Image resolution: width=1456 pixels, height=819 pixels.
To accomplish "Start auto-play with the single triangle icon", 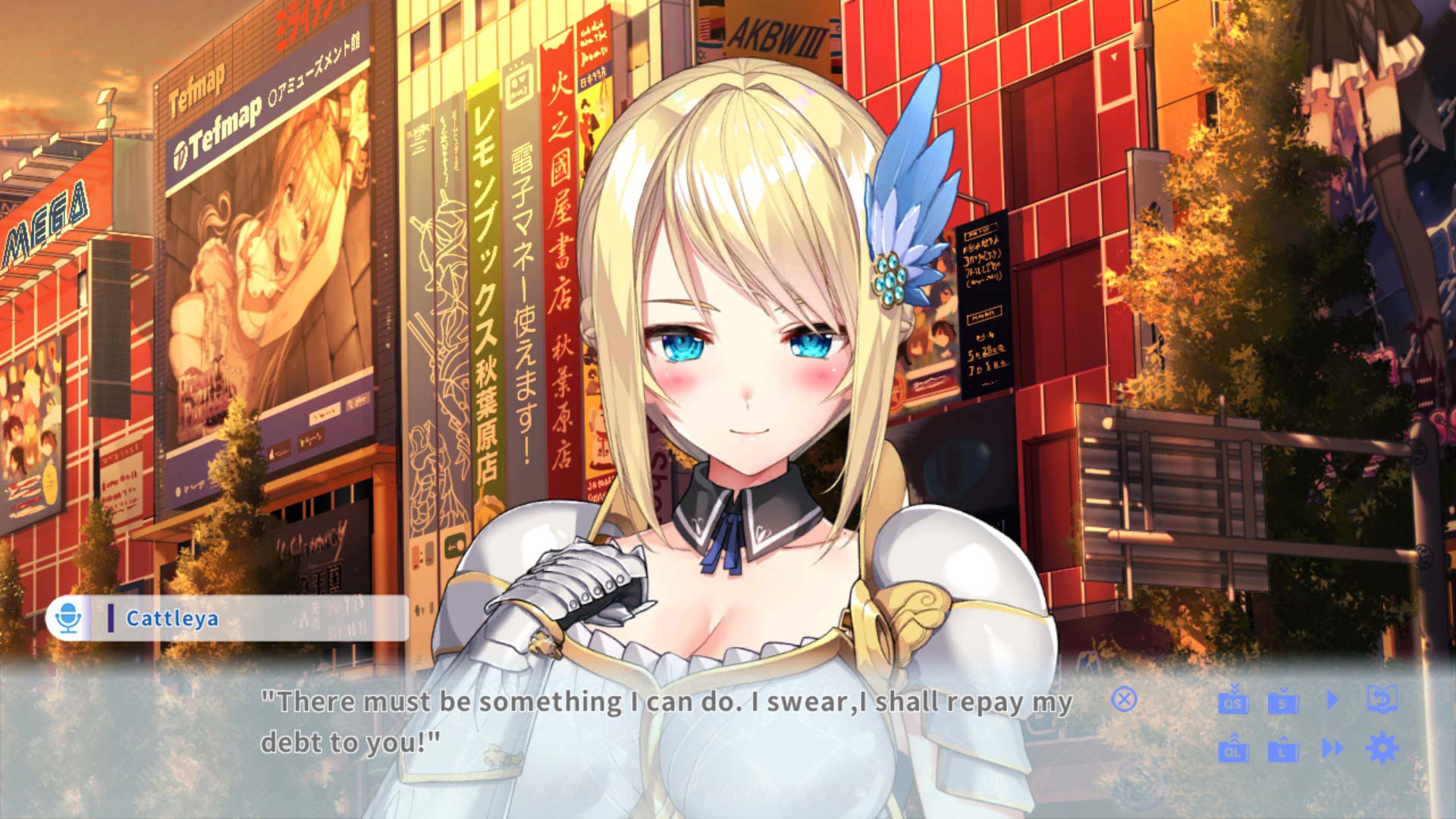I will point(1332,699).
